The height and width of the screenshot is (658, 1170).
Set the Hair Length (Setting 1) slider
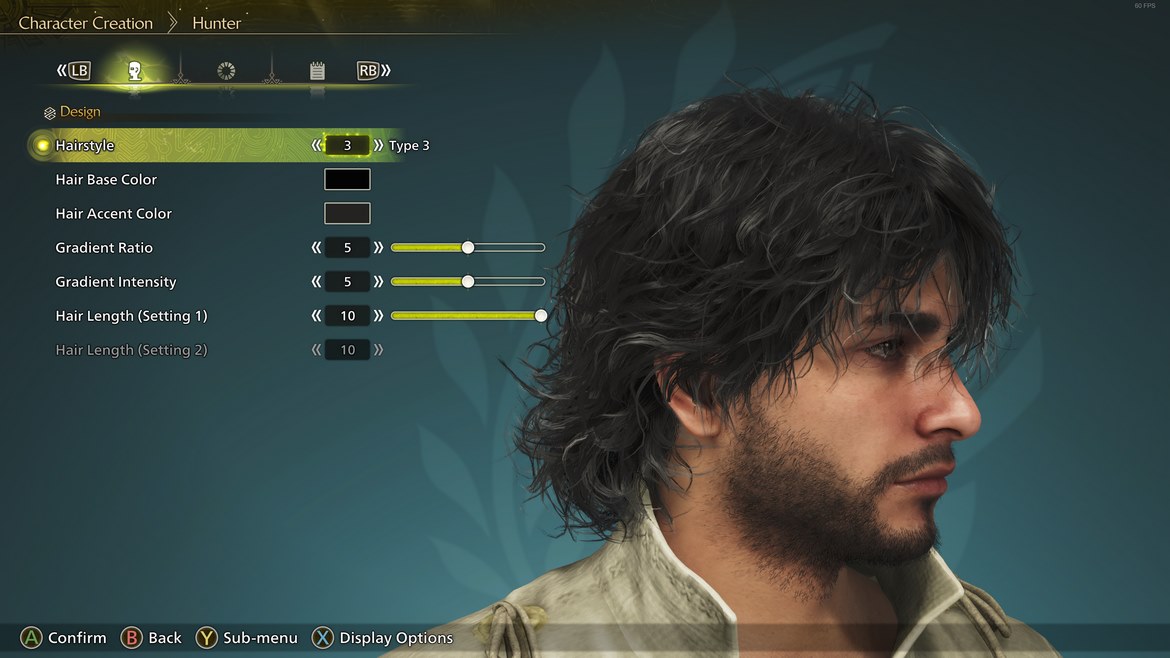pos(540,316)
